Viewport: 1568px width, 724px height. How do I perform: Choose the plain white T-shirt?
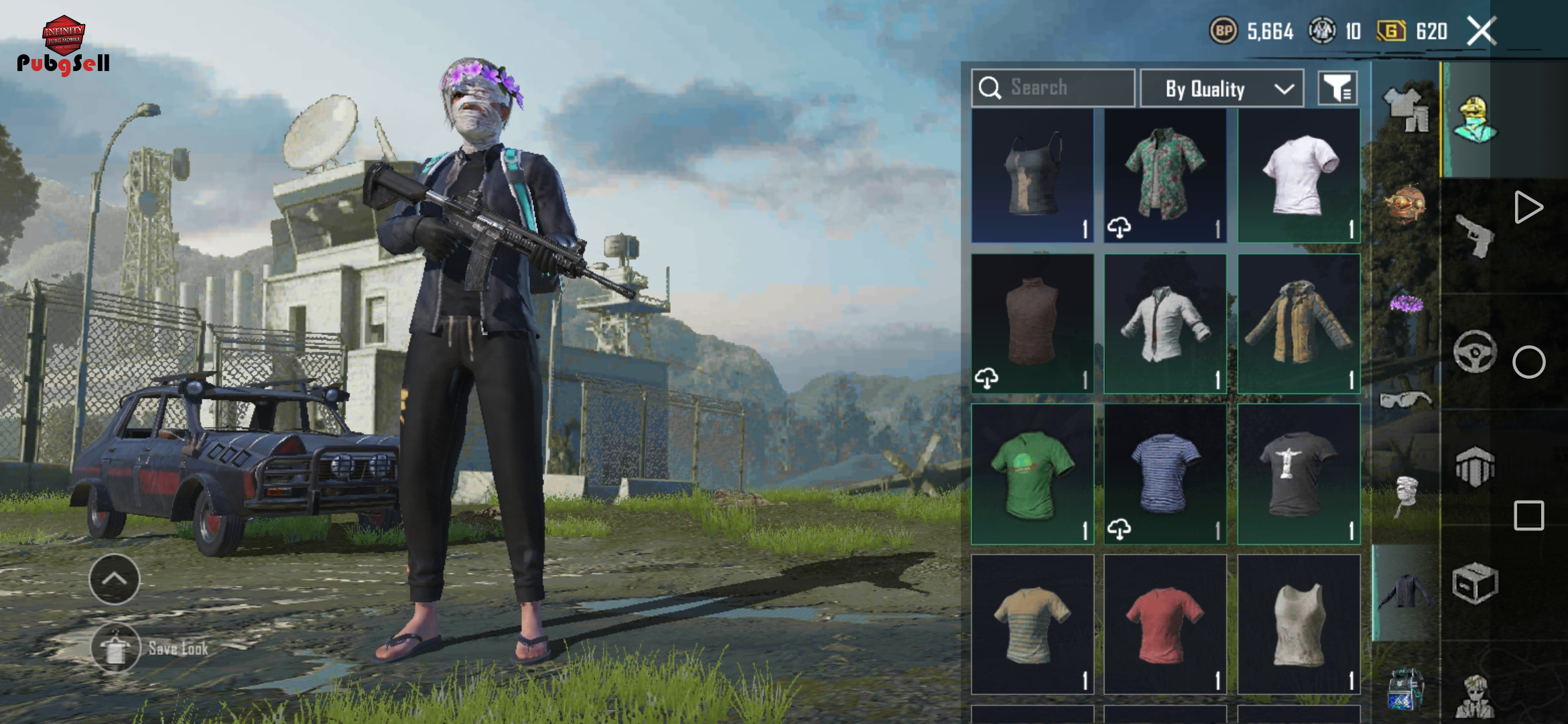click(1299, 175)
